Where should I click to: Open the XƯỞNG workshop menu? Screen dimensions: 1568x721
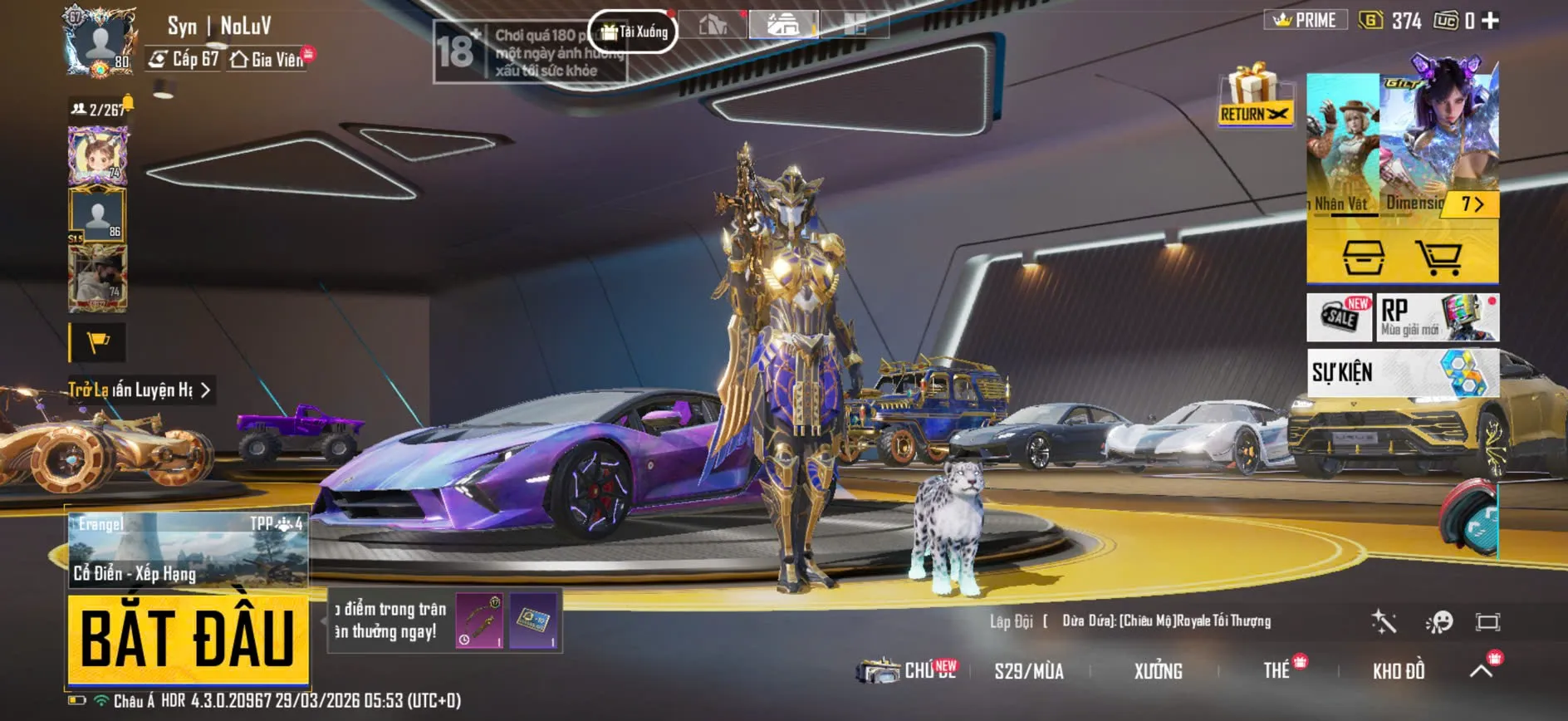pos(1158,671)
